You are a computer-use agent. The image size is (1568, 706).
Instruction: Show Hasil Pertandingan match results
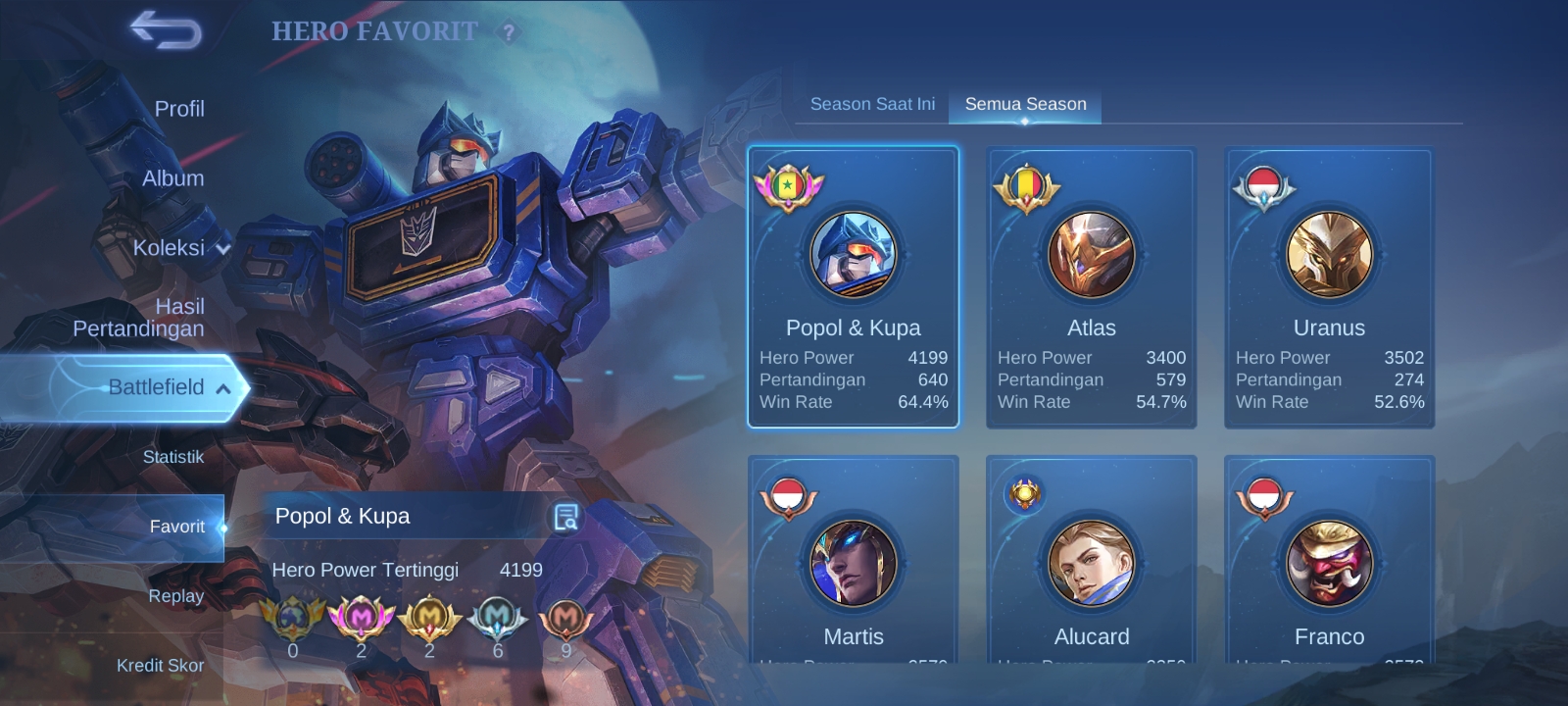(x=139, y=318)
